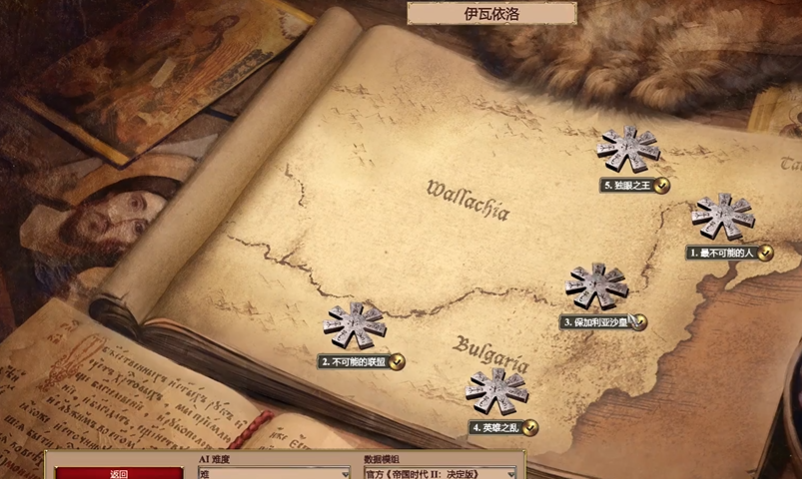Open scenario 3 保加利亚沙皇
The width and height of the screenshot is (802, 479).
tap(596, 287)
